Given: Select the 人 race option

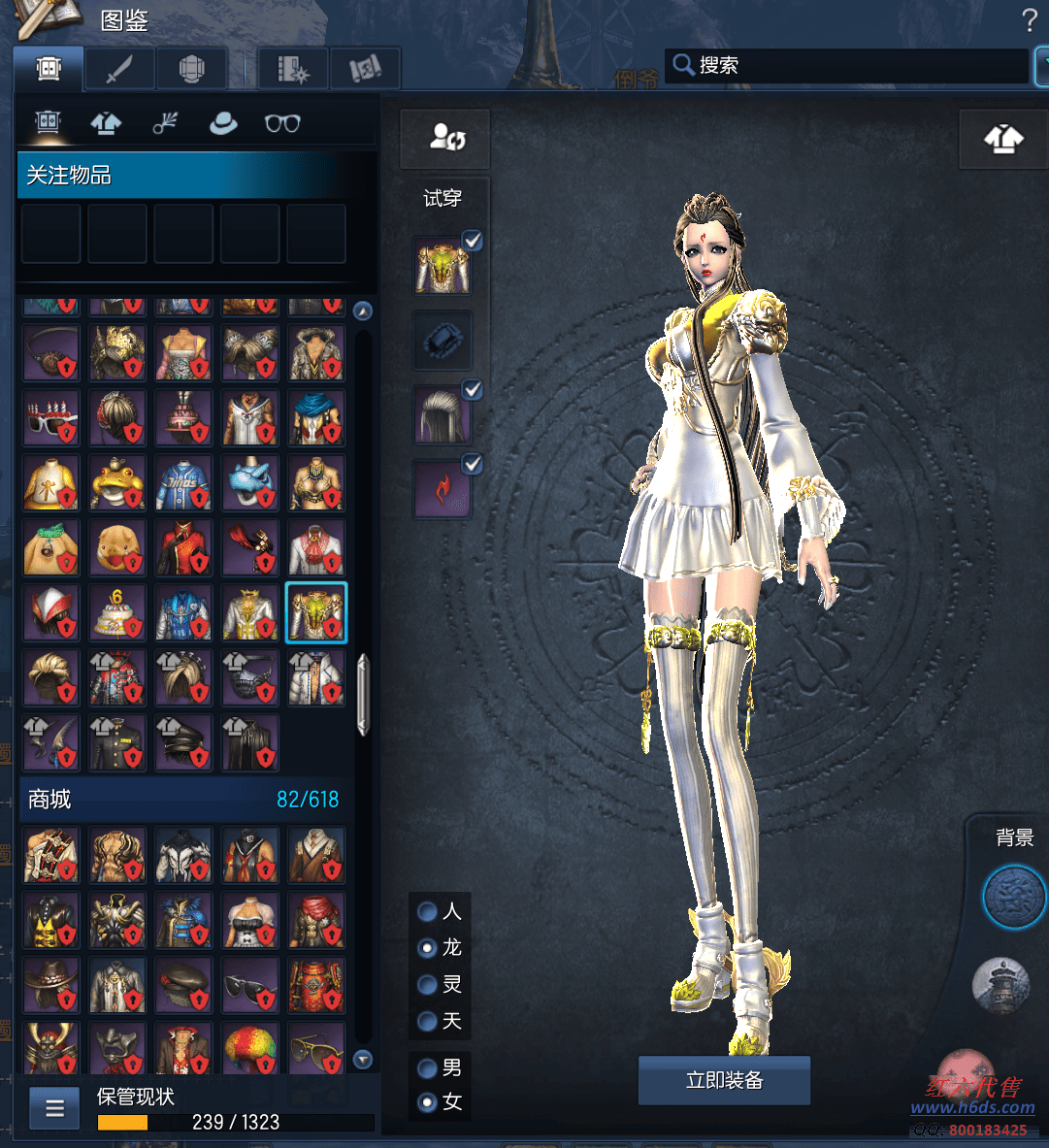Looking at the screenshot, I should pyautogui.click(x=427, y=912).
